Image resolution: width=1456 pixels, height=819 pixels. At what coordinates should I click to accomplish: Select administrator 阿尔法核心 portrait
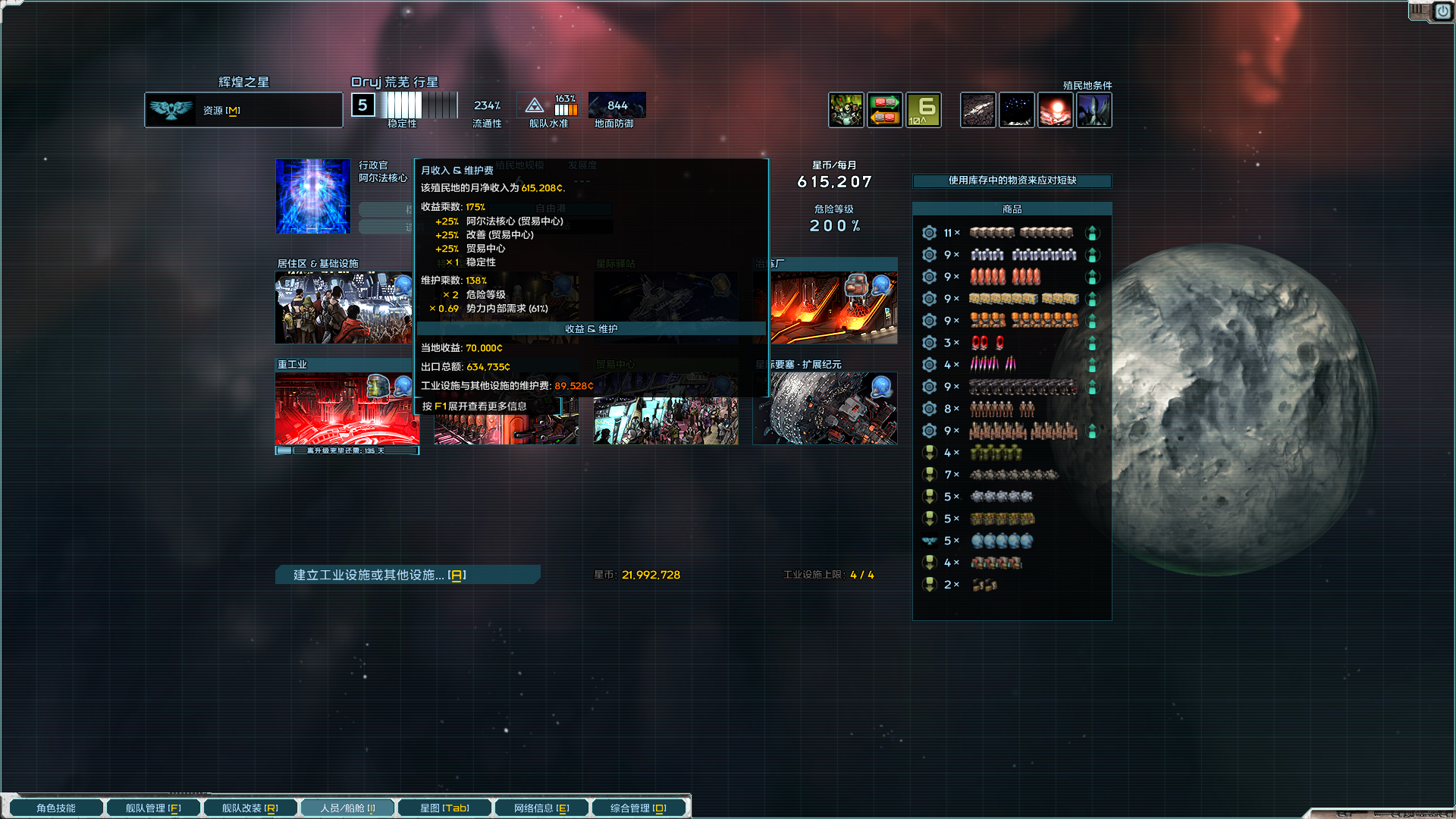click(x=312, y=197)
